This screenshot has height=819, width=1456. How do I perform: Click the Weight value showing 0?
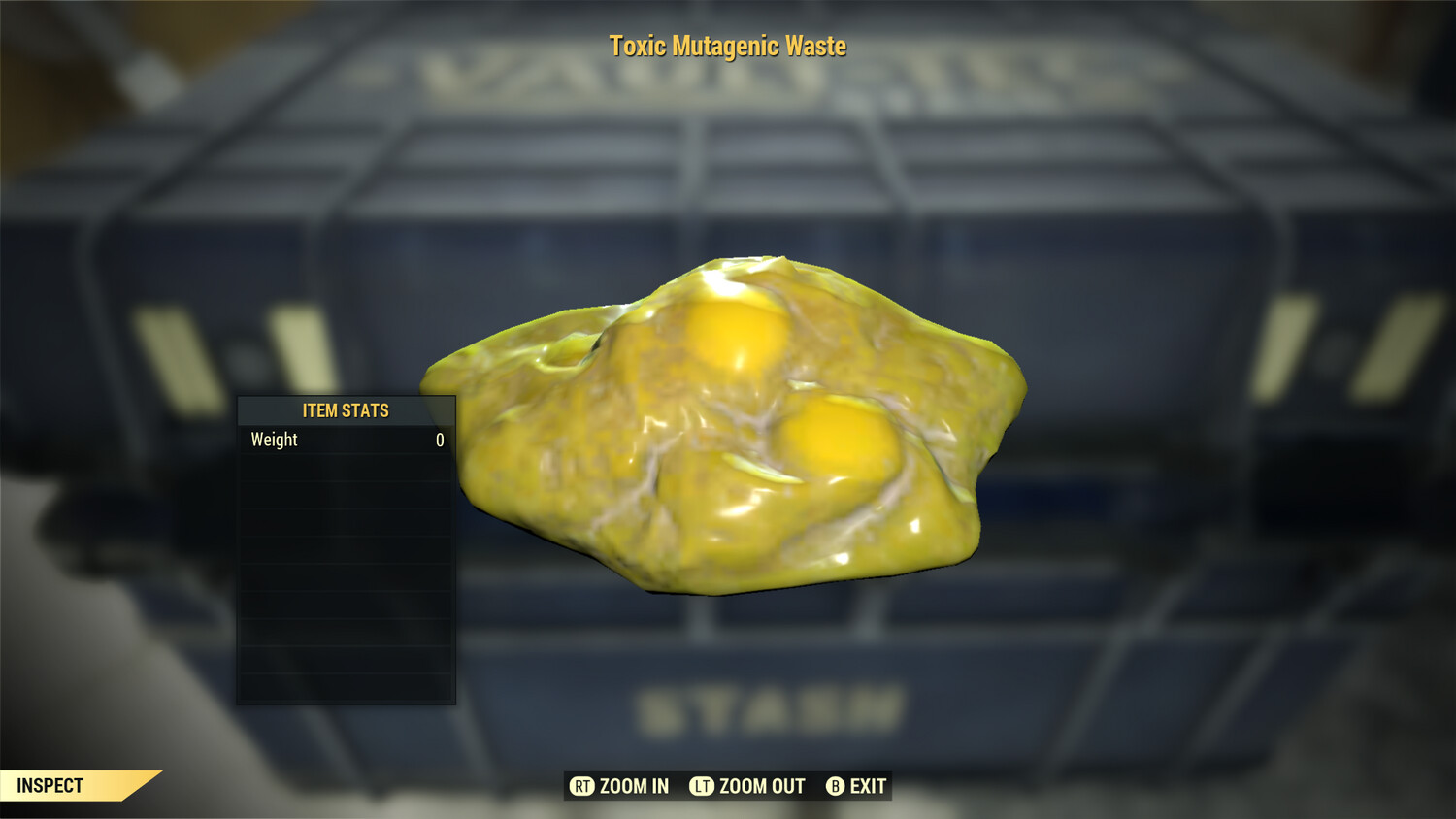(x=439, y=440)
